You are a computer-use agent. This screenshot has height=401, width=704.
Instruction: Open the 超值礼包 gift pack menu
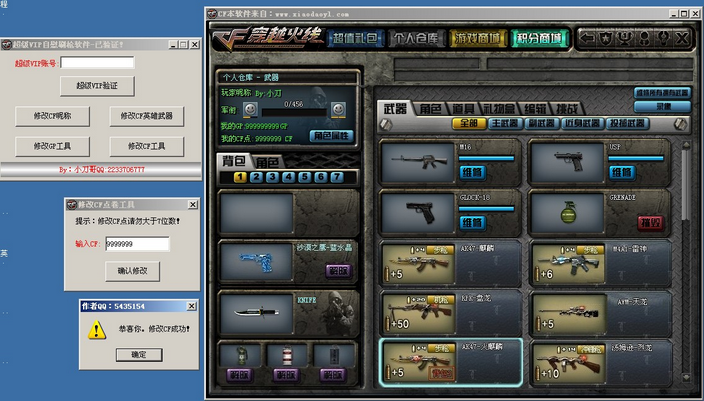pyautogui.click(x=356, y=39)
